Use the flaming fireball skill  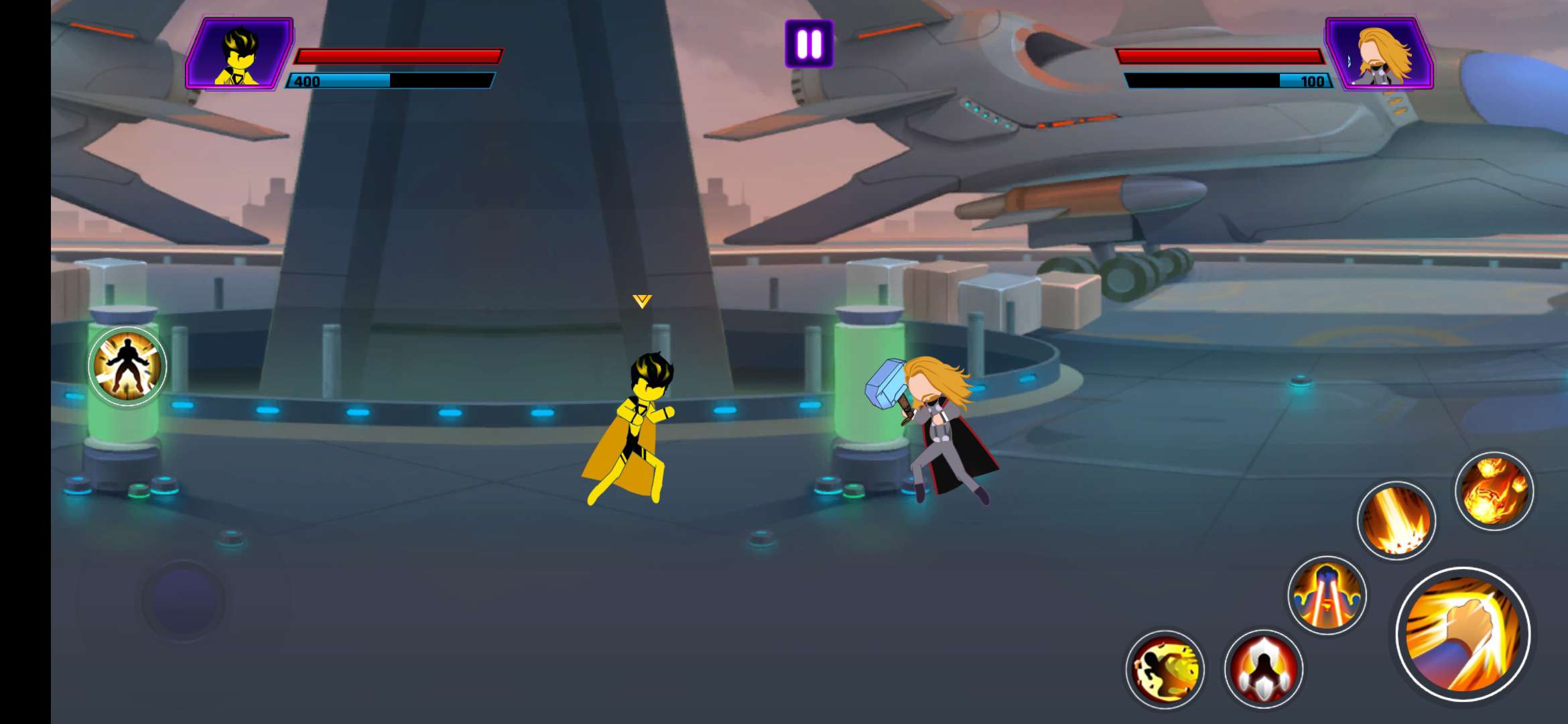click(x=1494, y=491)
